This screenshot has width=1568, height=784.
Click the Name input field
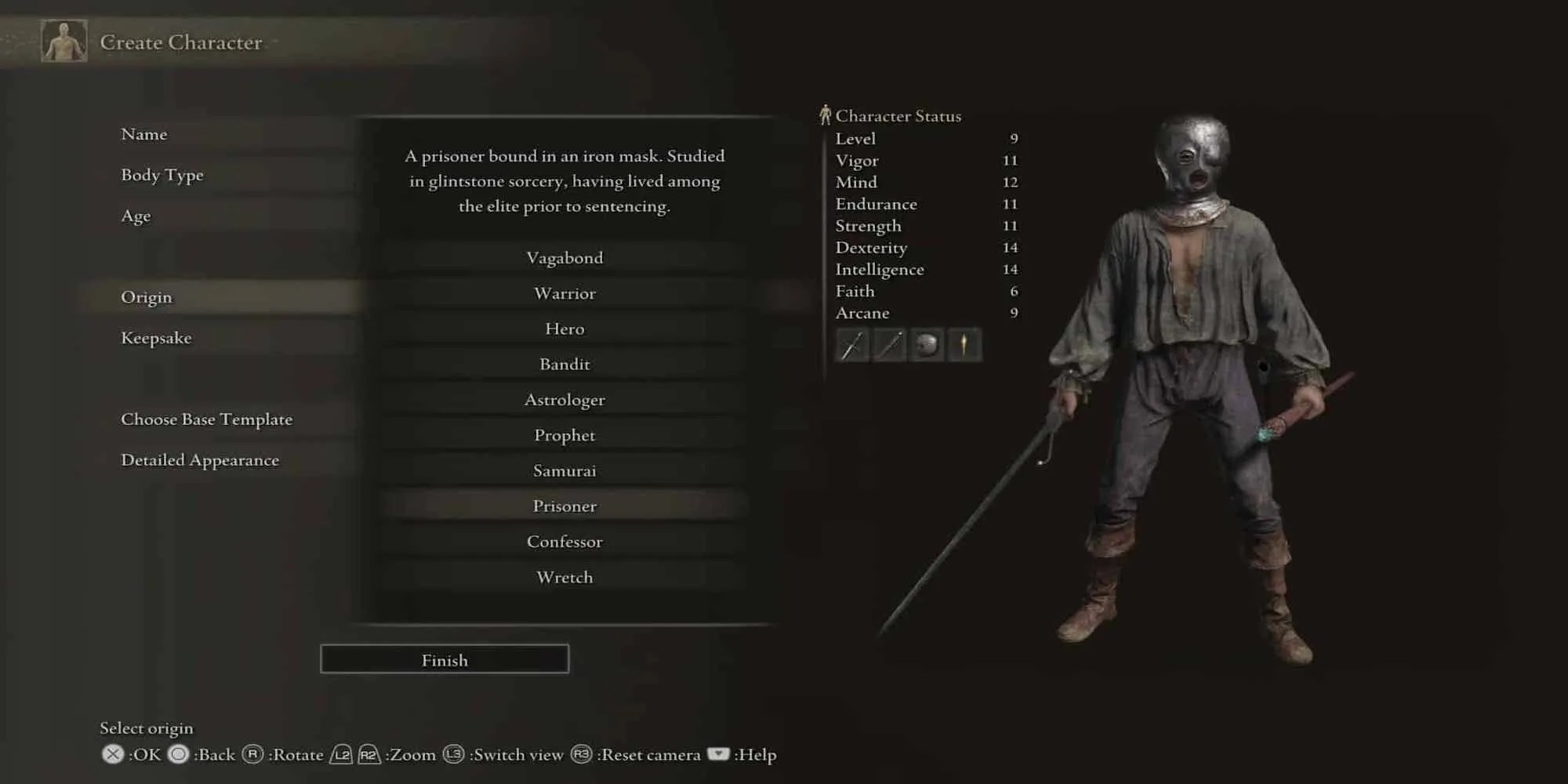(143, 134)
